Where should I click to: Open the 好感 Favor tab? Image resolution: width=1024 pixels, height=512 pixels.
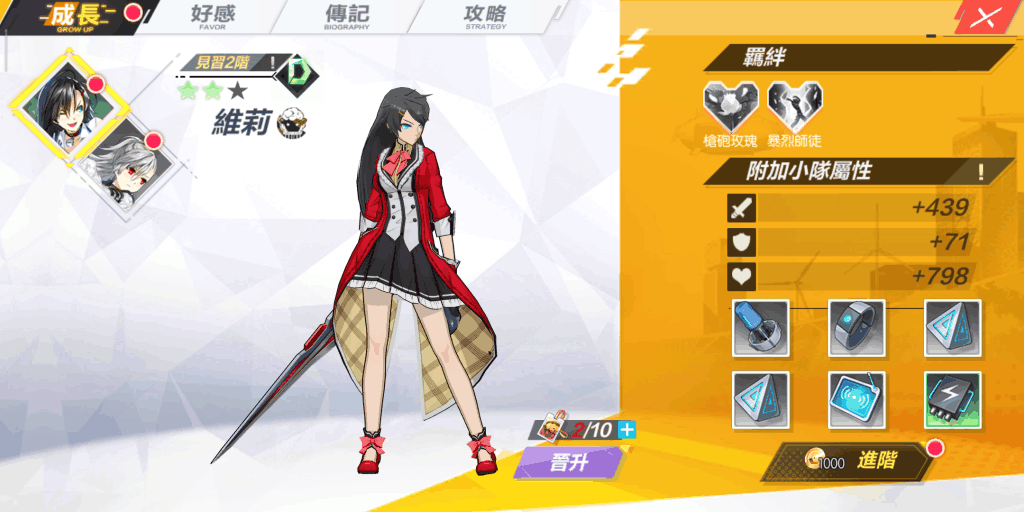tap(212, 16)
